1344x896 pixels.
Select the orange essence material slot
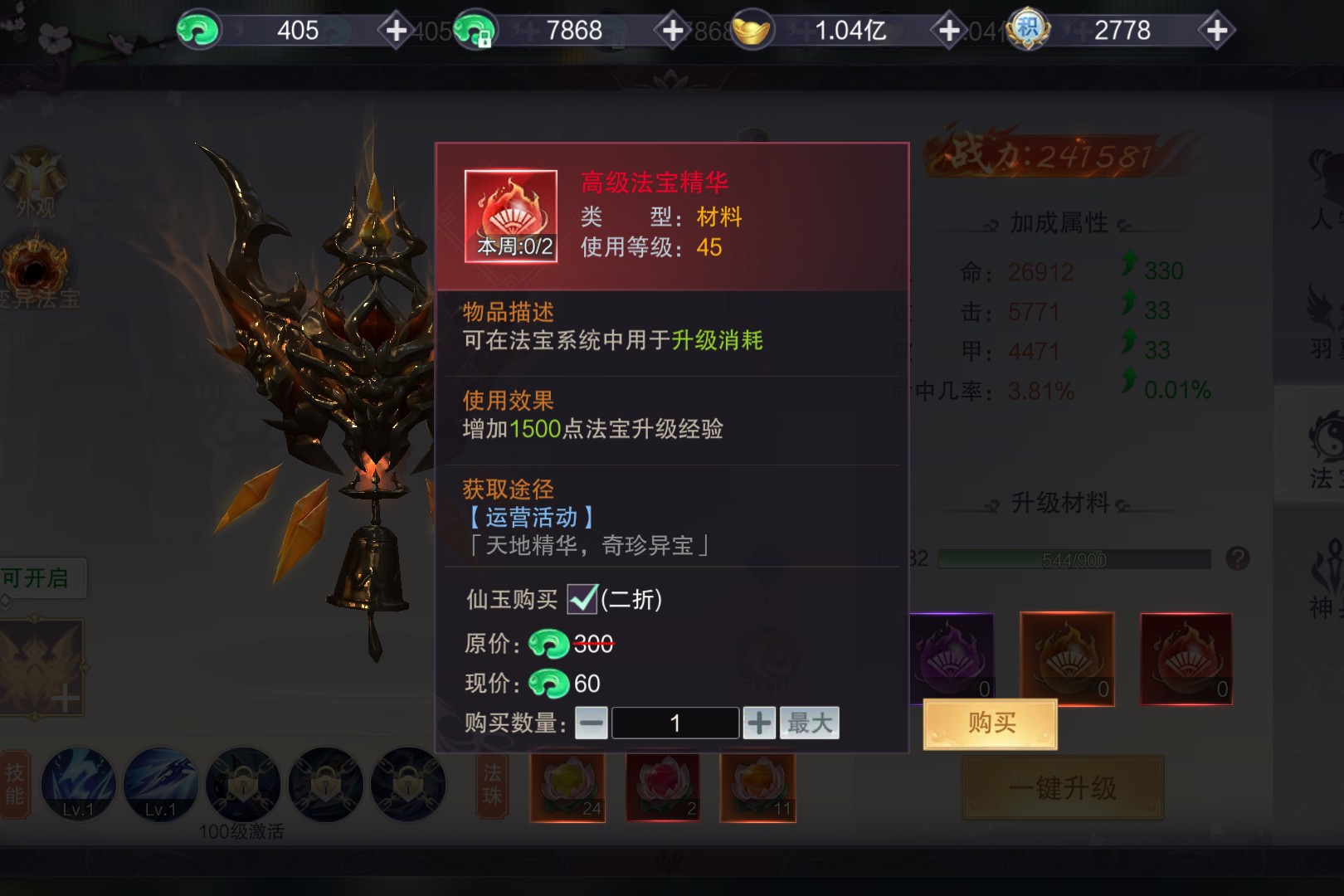coord(1067,659)
